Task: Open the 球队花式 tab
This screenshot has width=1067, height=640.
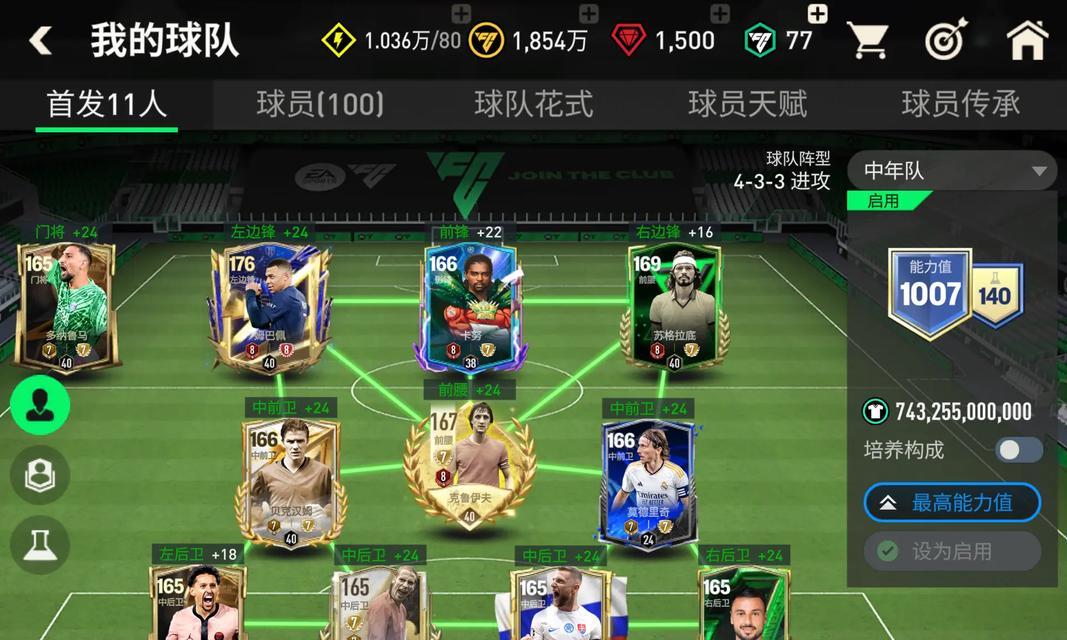Action: point(533,104)
